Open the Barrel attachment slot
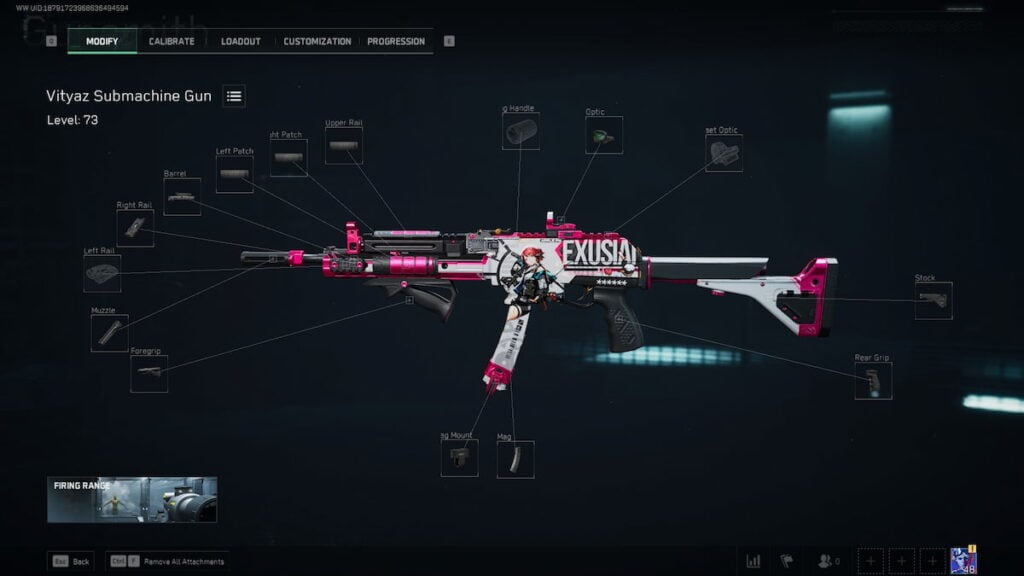The height and width of the screenshot is (576, 1024). coord(182,197)
